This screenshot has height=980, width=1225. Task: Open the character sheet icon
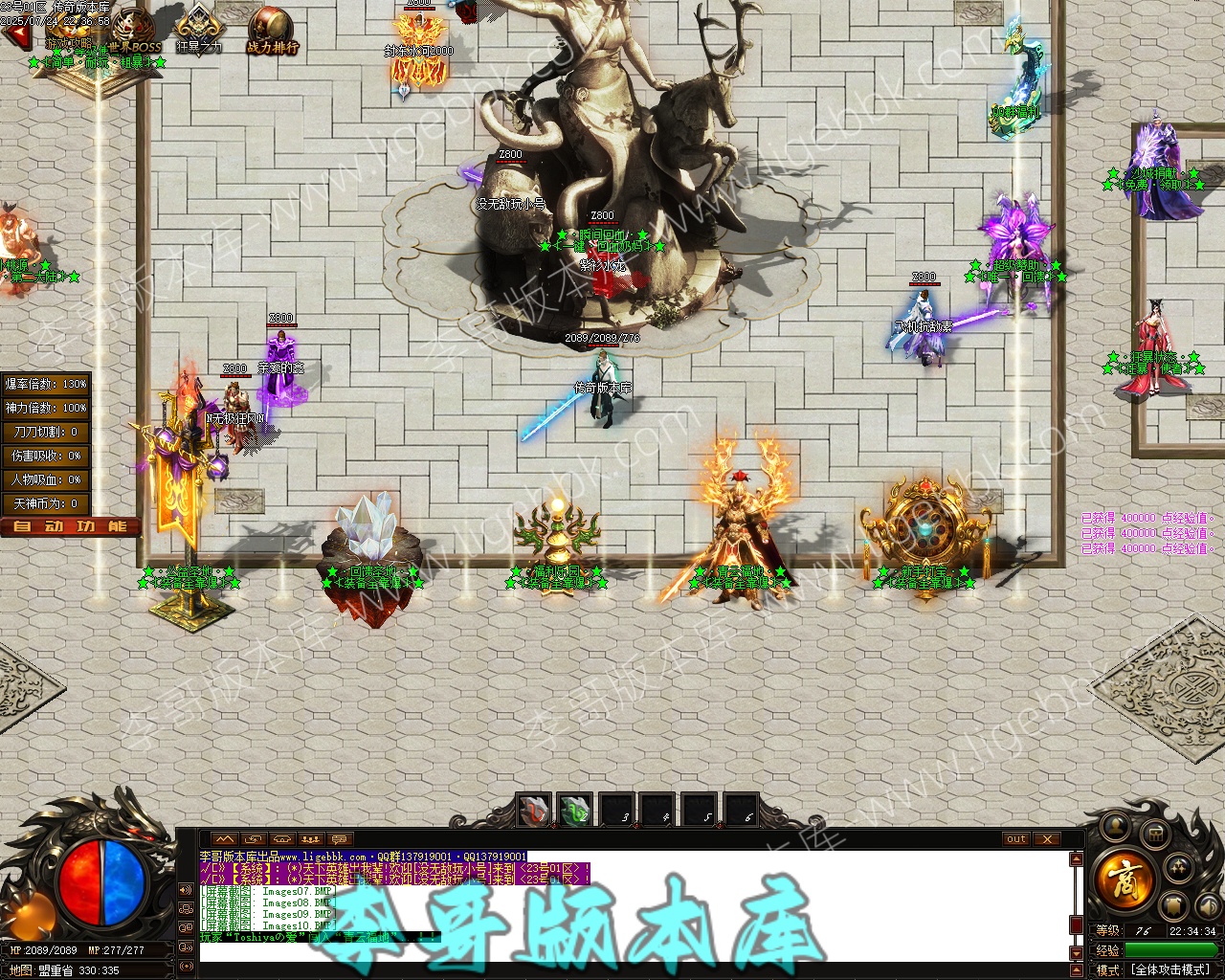point(1114,826)
